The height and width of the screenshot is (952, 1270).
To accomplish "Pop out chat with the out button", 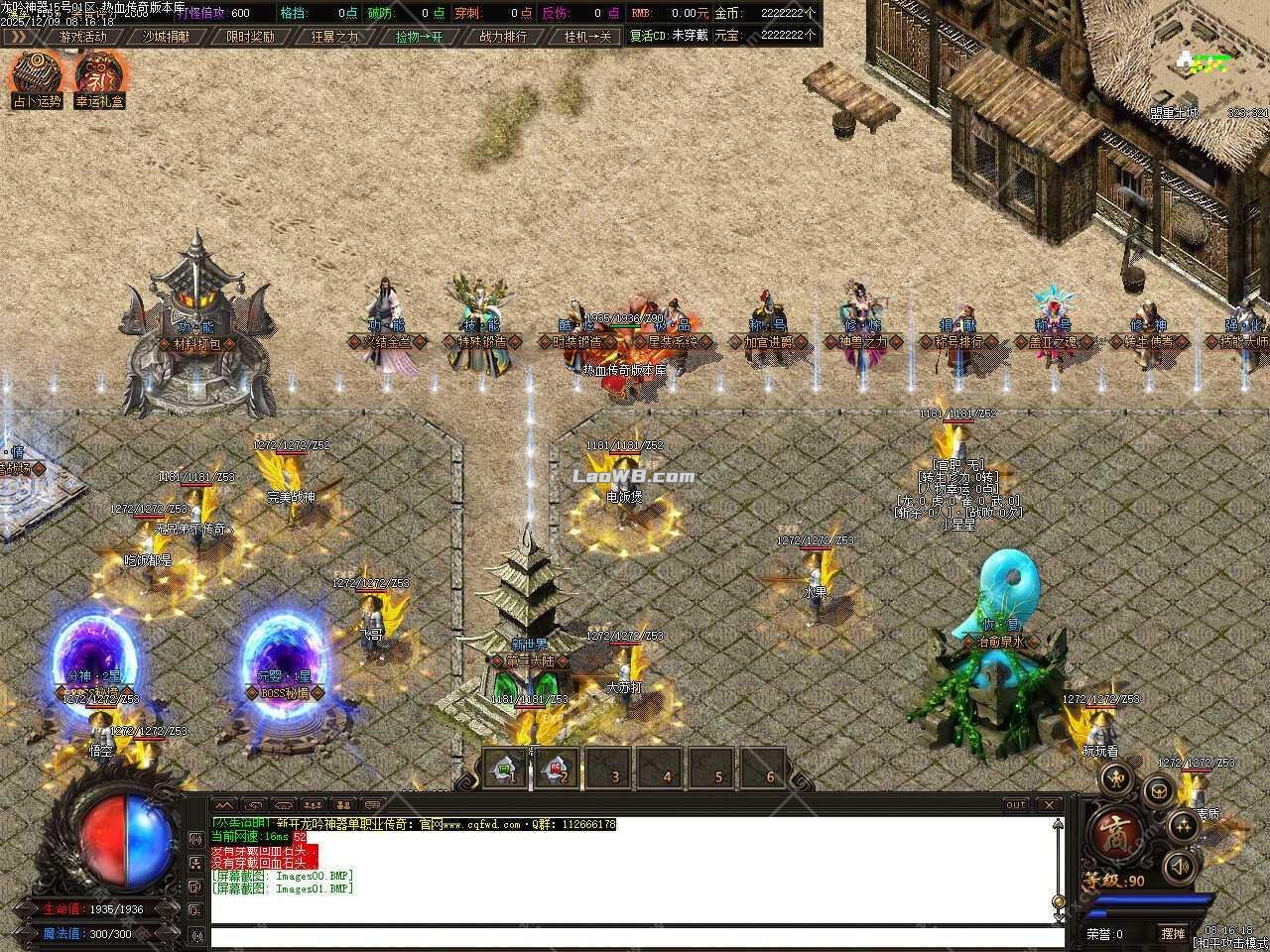I will 1014,805.
